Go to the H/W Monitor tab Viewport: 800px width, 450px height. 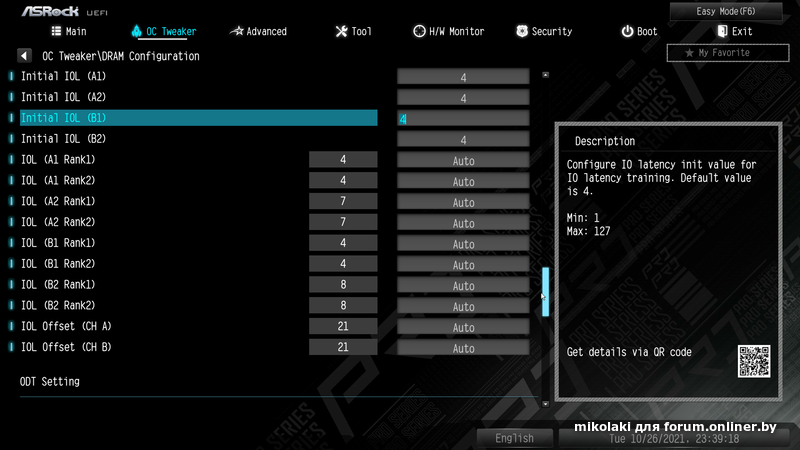tap(448, 31)
